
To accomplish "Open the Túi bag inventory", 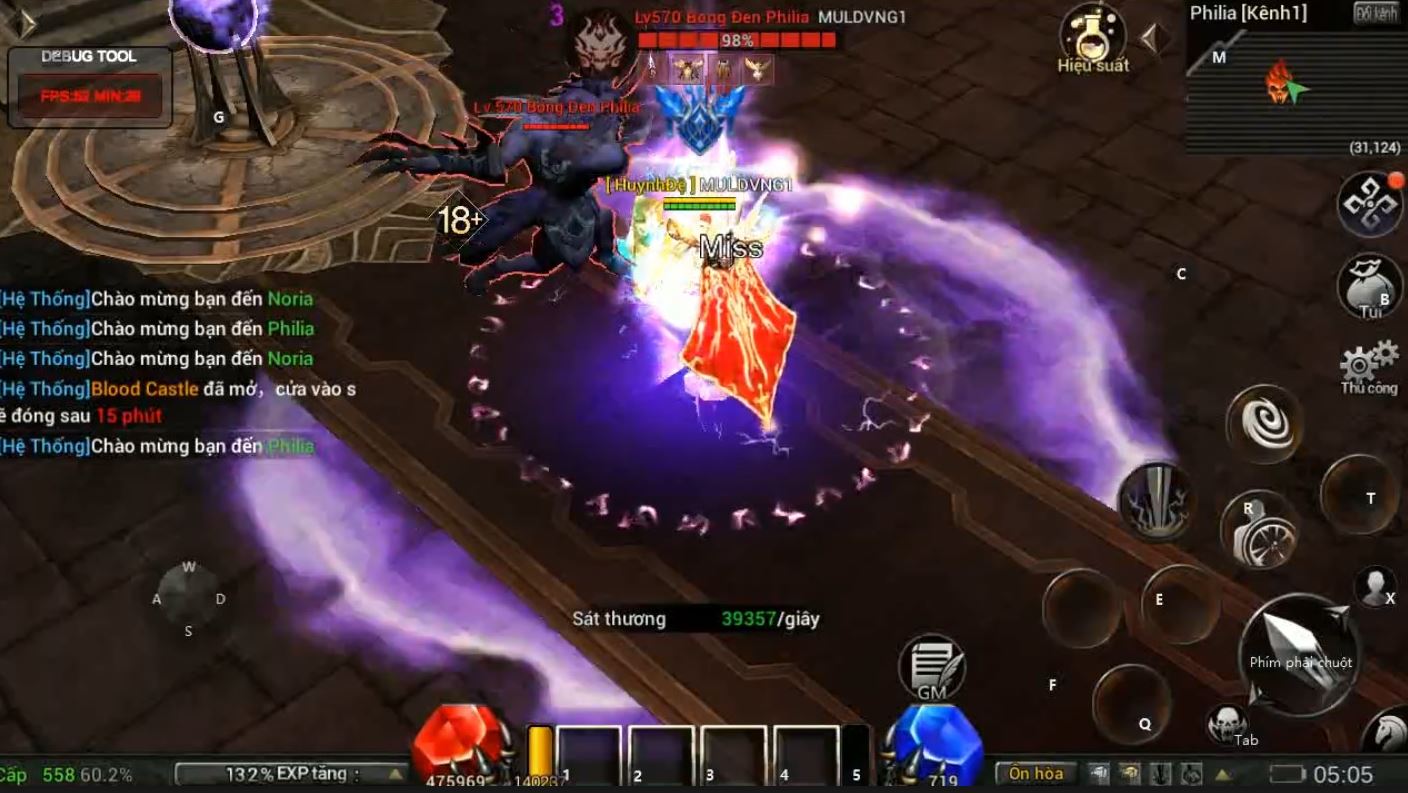I will coord(1369,287).
